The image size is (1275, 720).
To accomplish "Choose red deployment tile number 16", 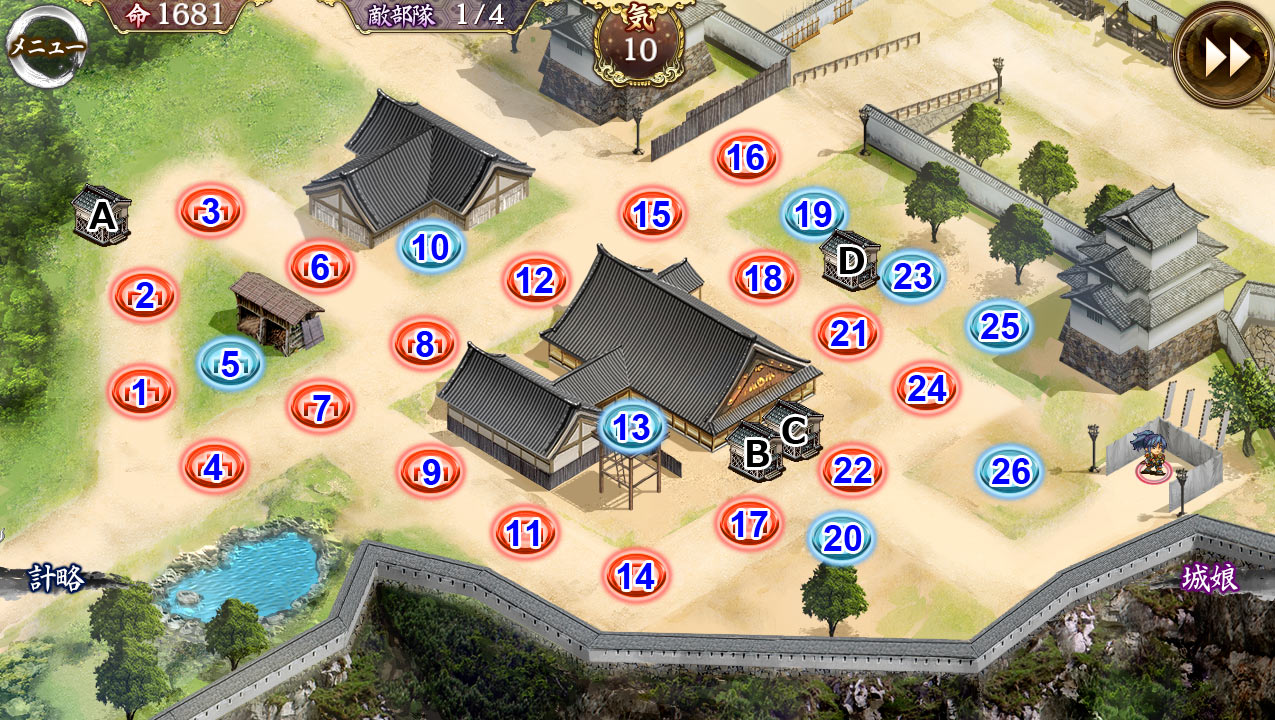I will (746, 158).
